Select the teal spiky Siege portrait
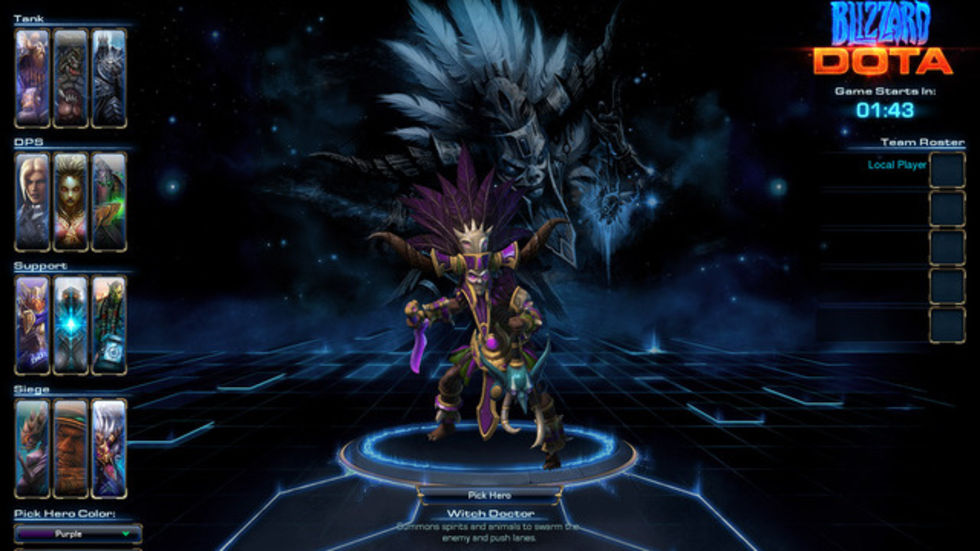Screen dimensions: 980x551 point(32,448)
